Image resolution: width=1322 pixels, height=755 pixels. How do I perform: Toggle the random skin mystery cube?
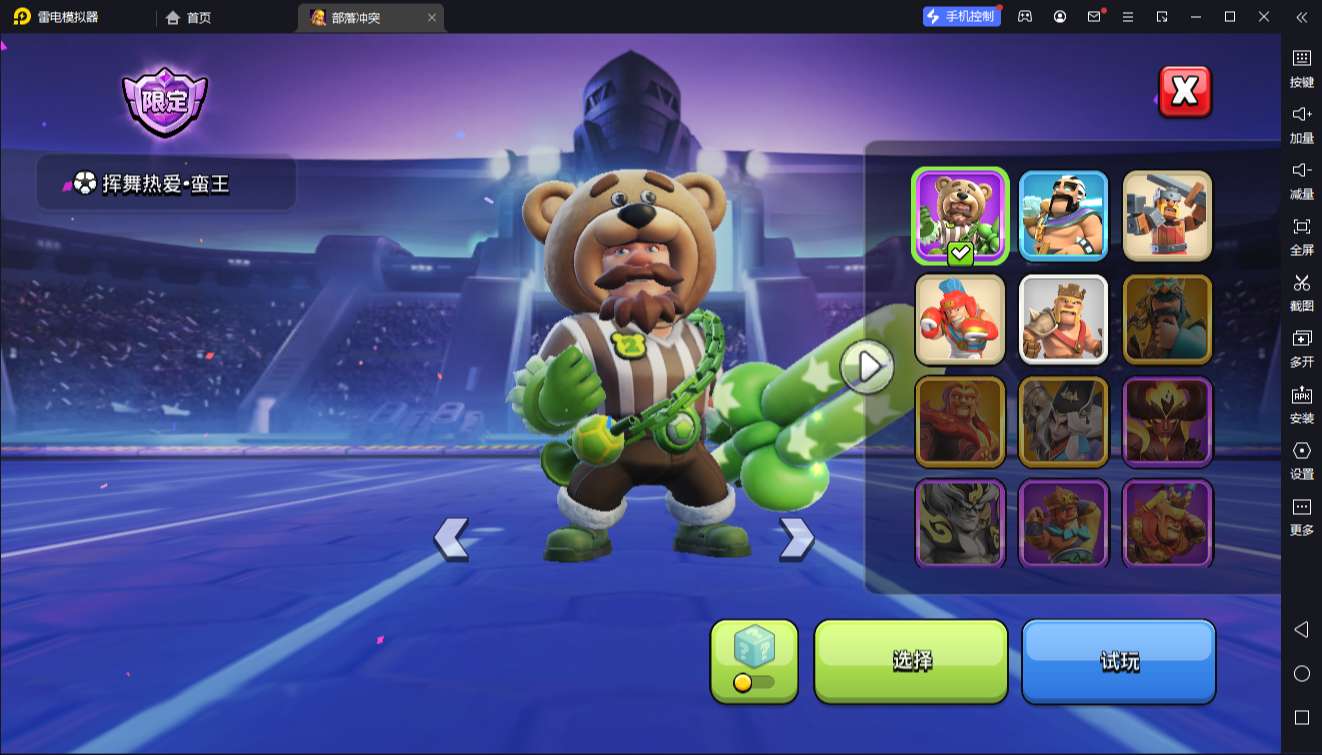[x=754, y=661]
